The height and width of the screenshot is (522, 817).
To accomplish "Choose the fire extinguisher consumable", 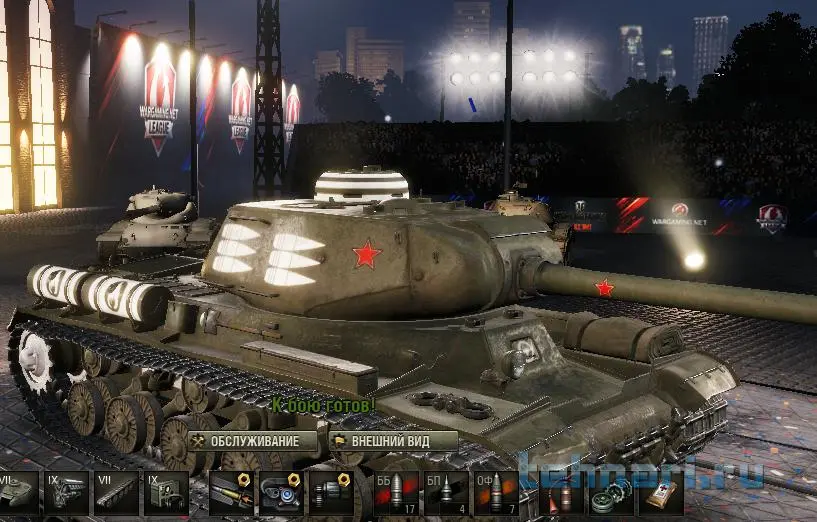I will click(561, 494).
